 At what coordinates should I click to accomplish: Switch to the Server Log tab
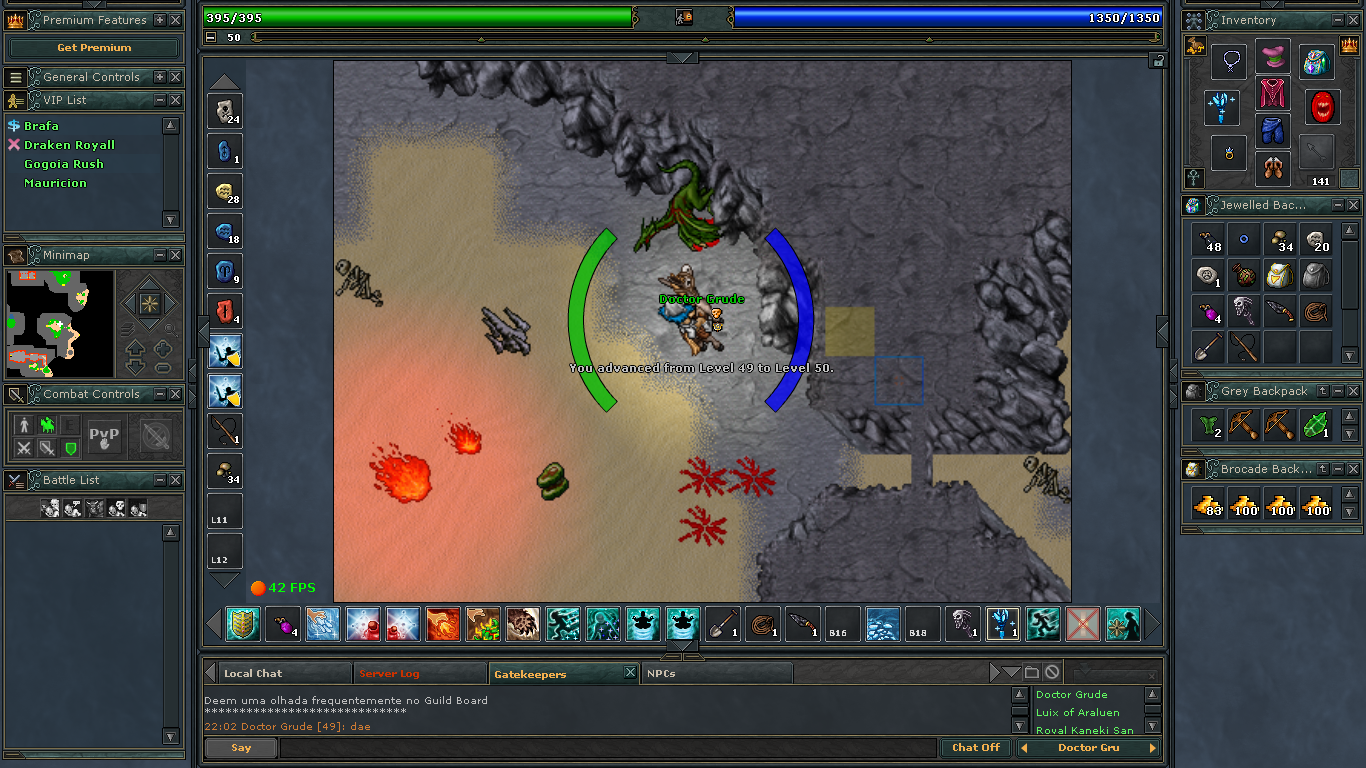click(x=390, y=674)
